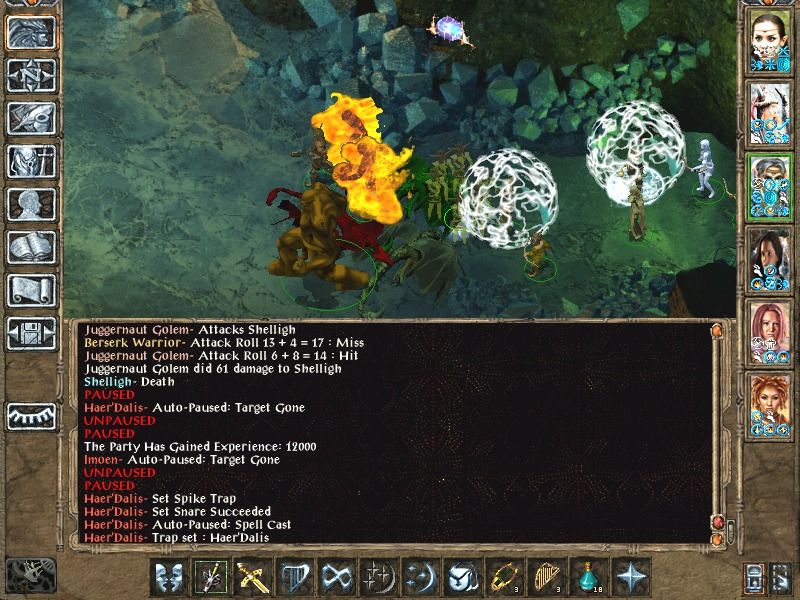The height and width of the screenshot is (600, 800).
Task: Open the priest scroll screen
Action: point(31,290)
